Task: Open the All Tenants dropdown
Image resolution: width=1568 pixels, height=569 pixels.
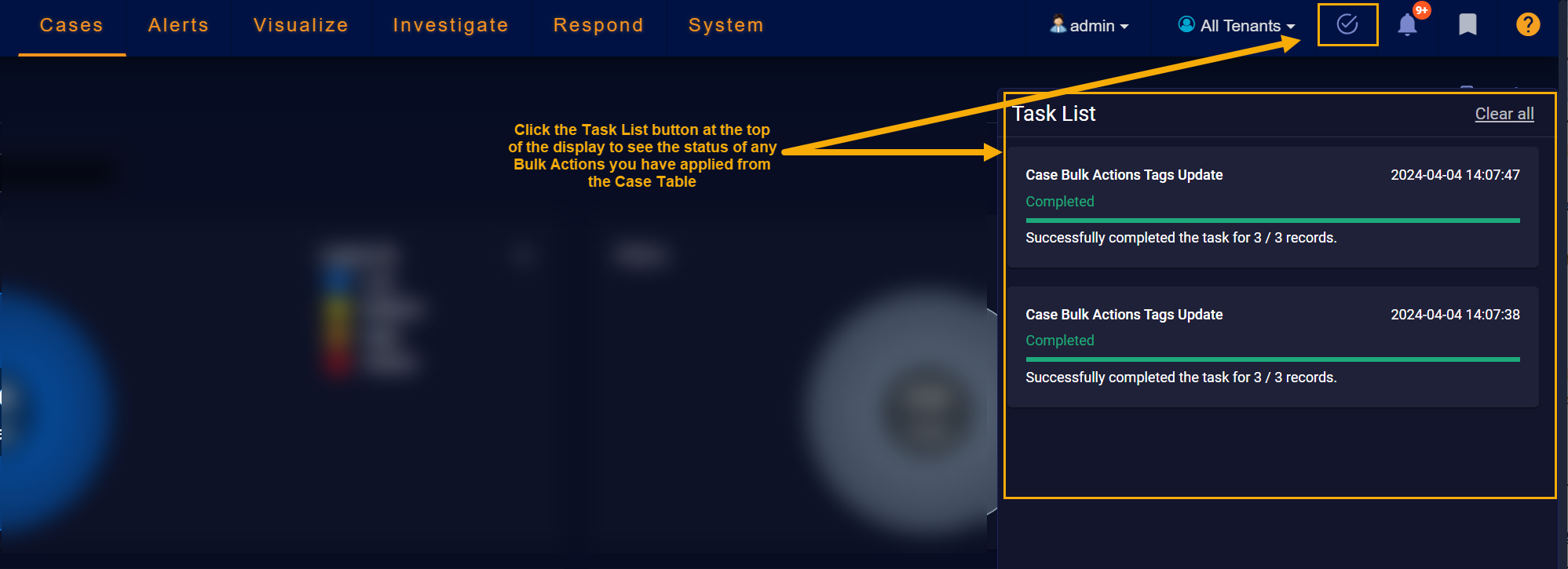Action: point(1237,26)
